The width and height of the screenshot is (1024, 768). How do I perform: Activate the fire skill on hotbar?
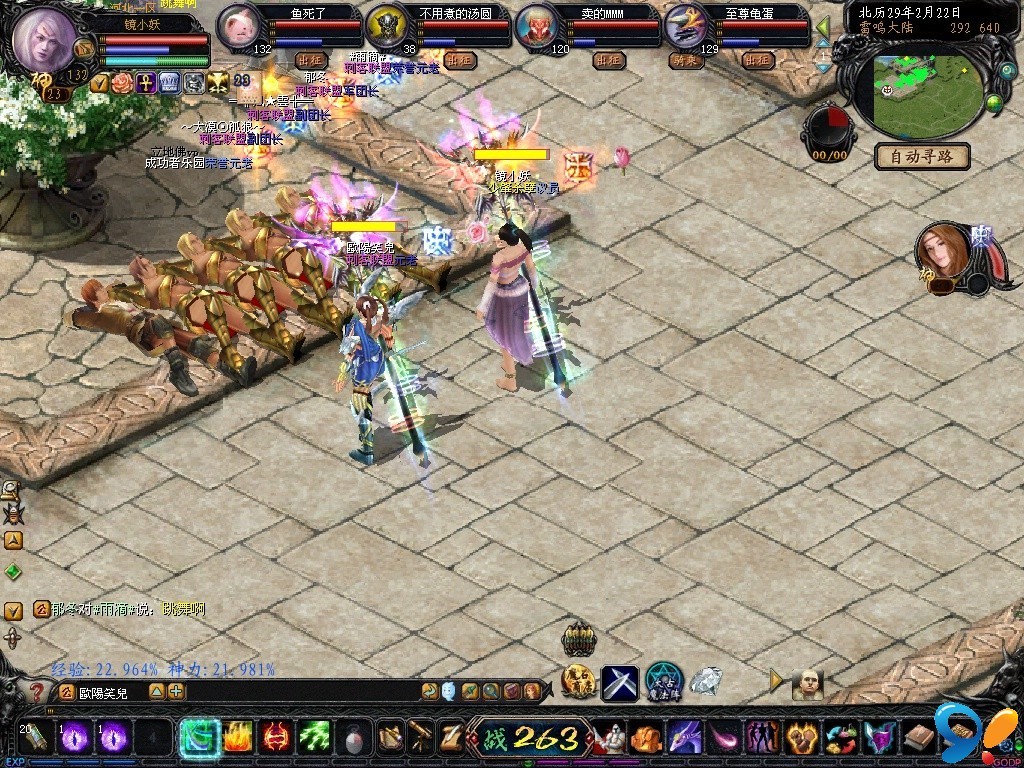pos(237,739)
